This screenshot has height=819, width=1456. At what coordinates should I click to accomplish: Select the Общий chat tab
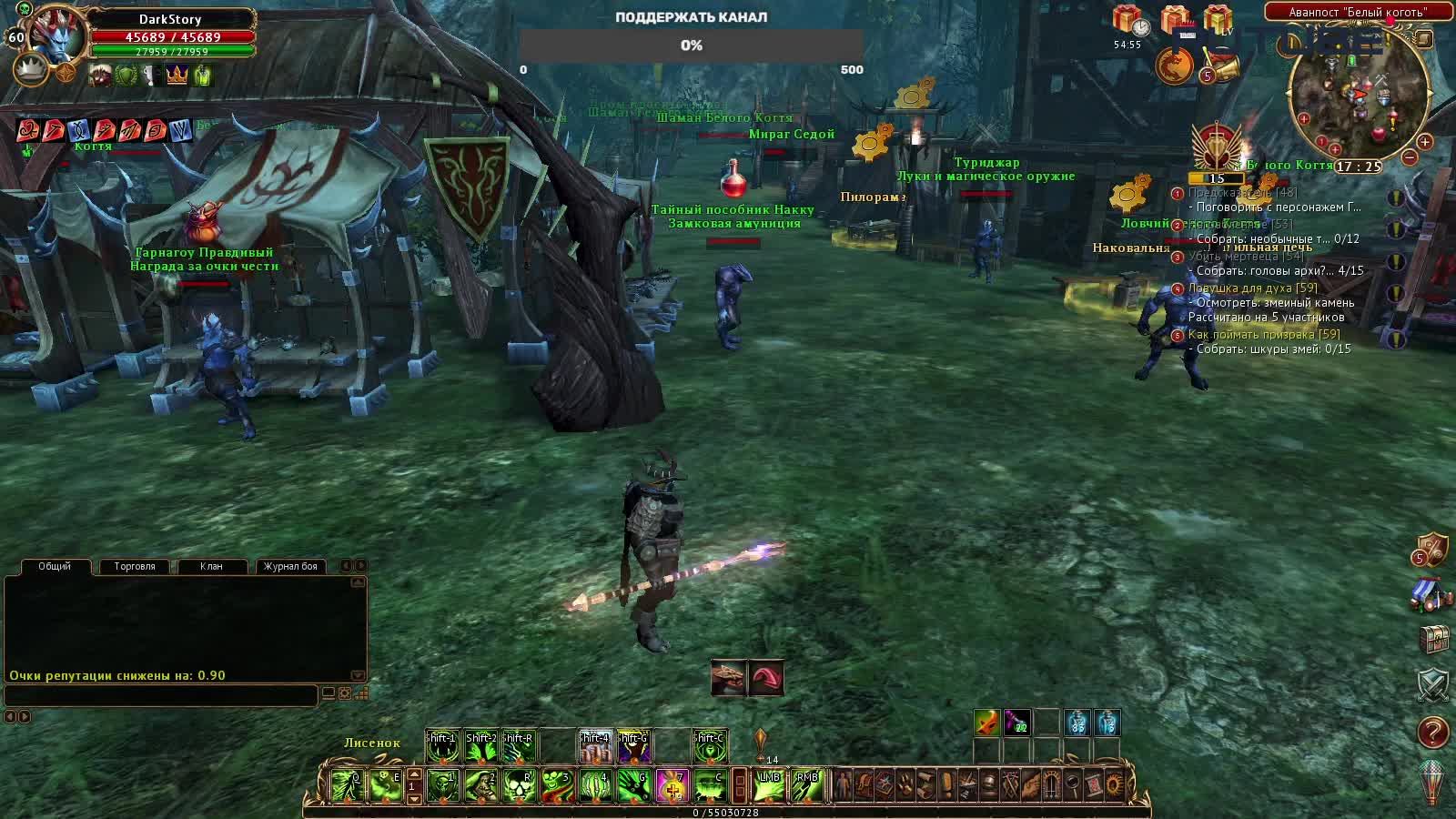click(x=55, y=566)
